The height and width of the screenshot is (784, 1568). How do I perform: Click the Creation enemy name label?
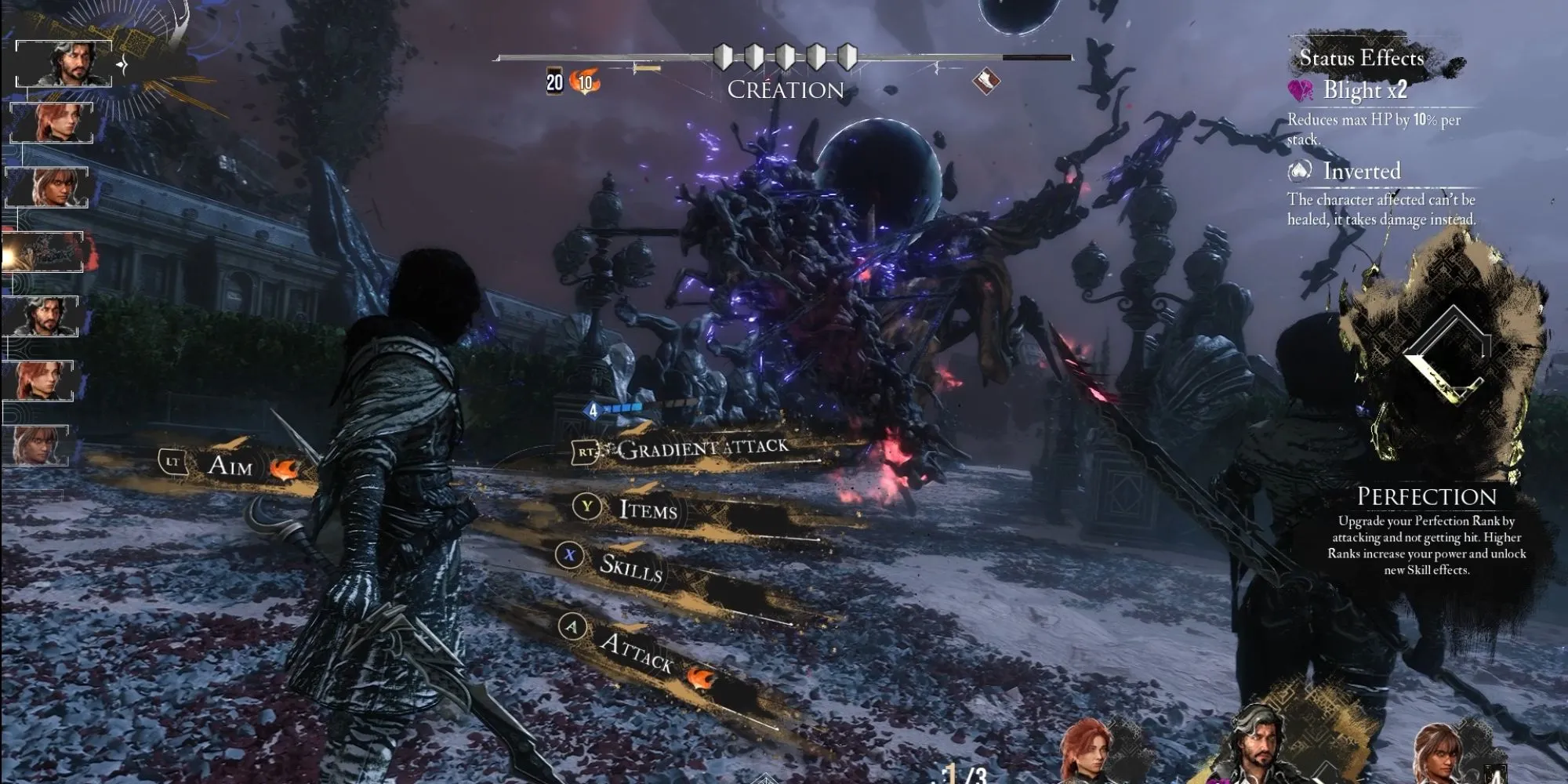785,90
